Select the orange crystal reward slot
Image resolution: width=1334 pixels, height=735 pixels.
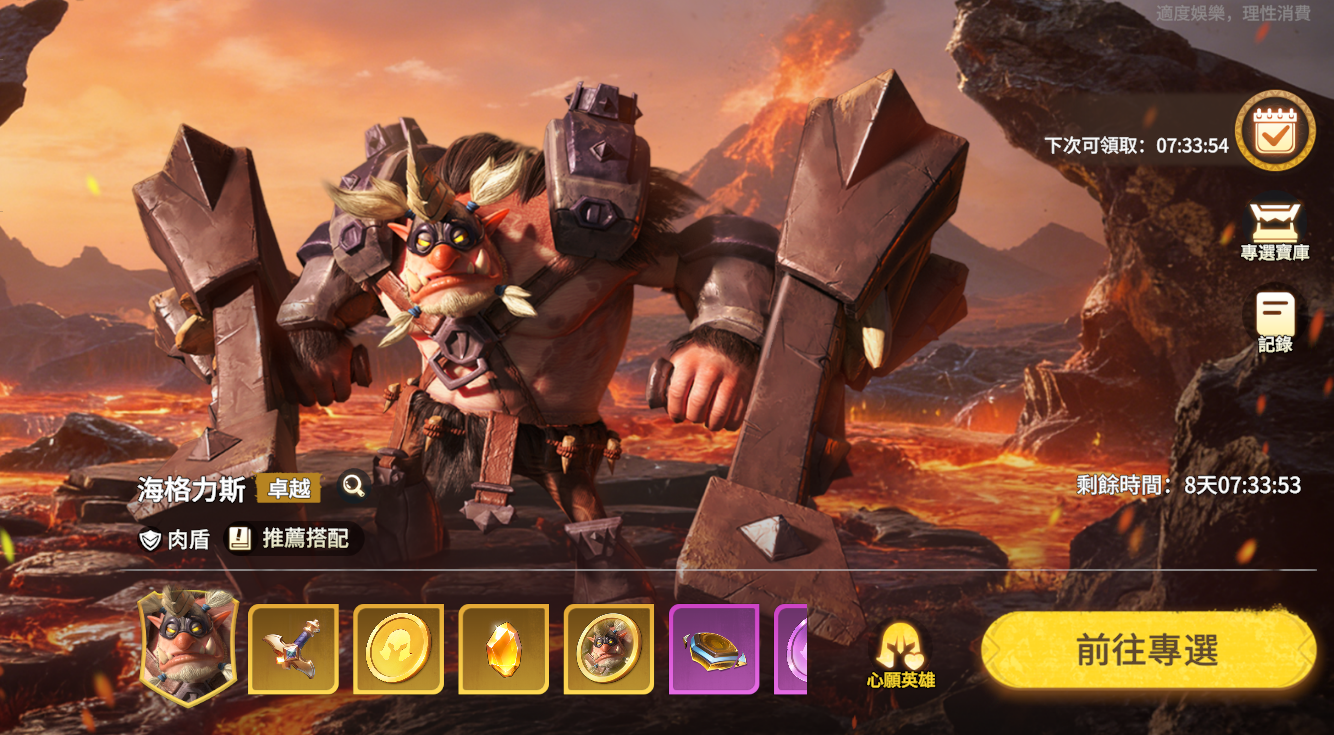click(503, 649)
